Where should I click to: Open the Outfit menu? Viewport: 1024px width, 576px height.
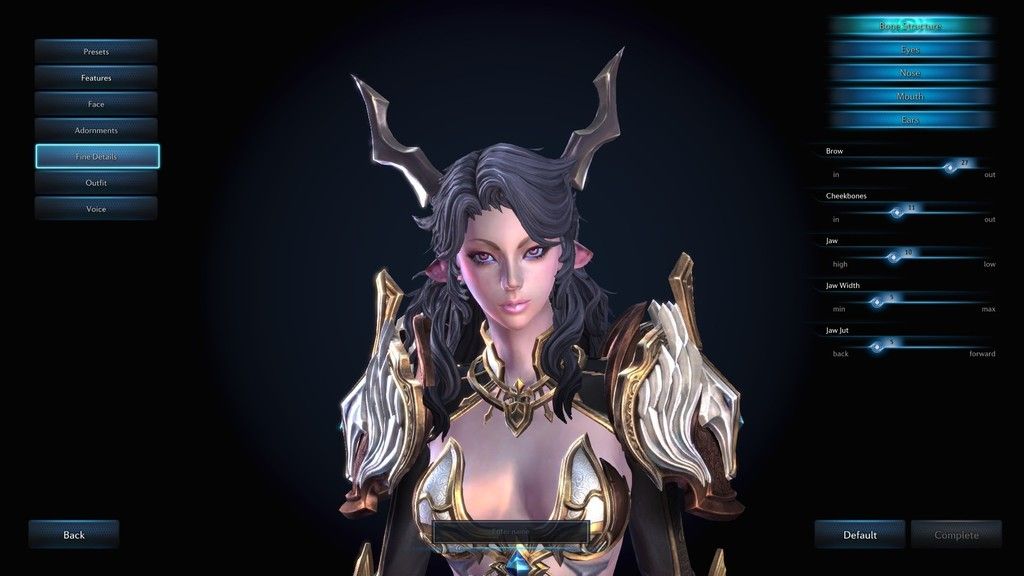click(x=96, y=183)
